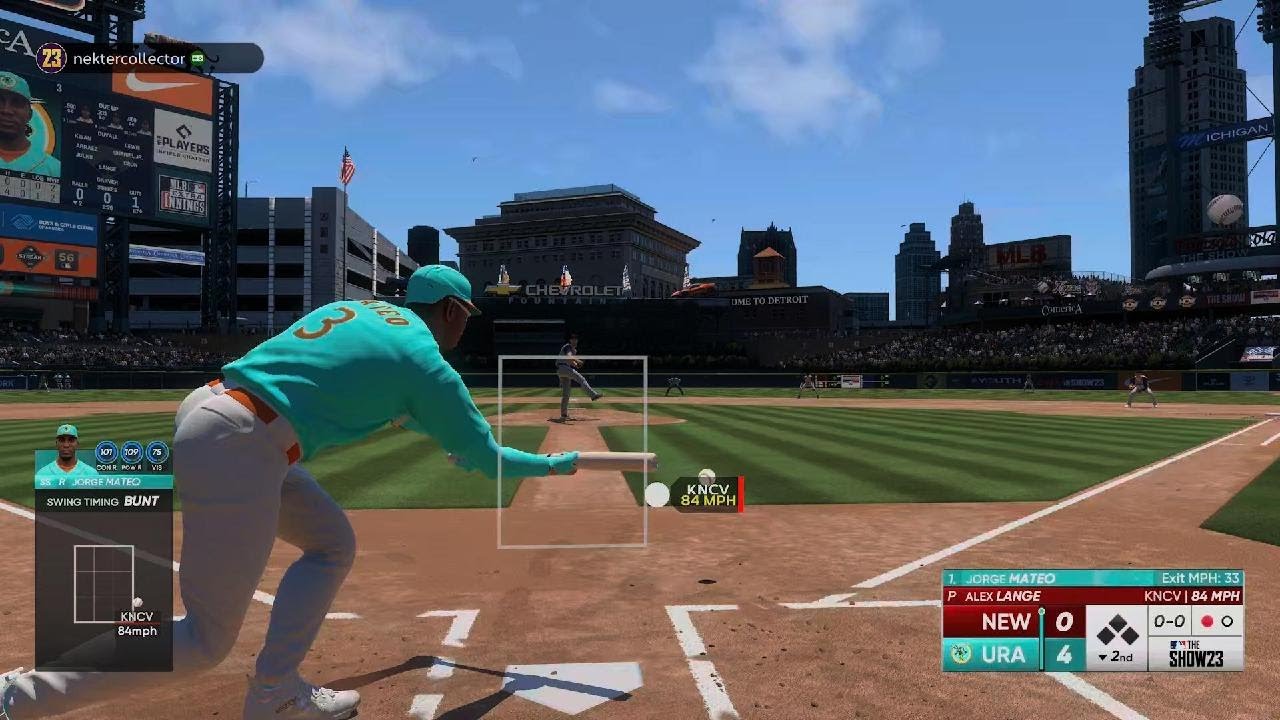Image resolution: width=1280 pixels, height=720 pixels.
Task: Click the base runners diamond on scorebug
Action: point(1116,630)
